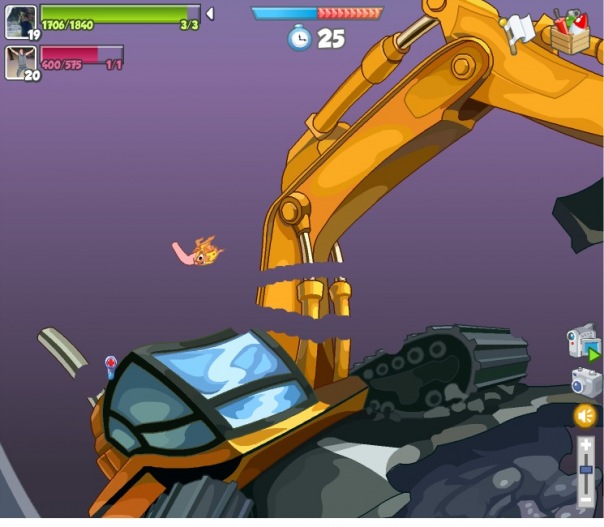Open the weapons crate inventory
Screen dimensions: 604x527
(x=571, y=33)
